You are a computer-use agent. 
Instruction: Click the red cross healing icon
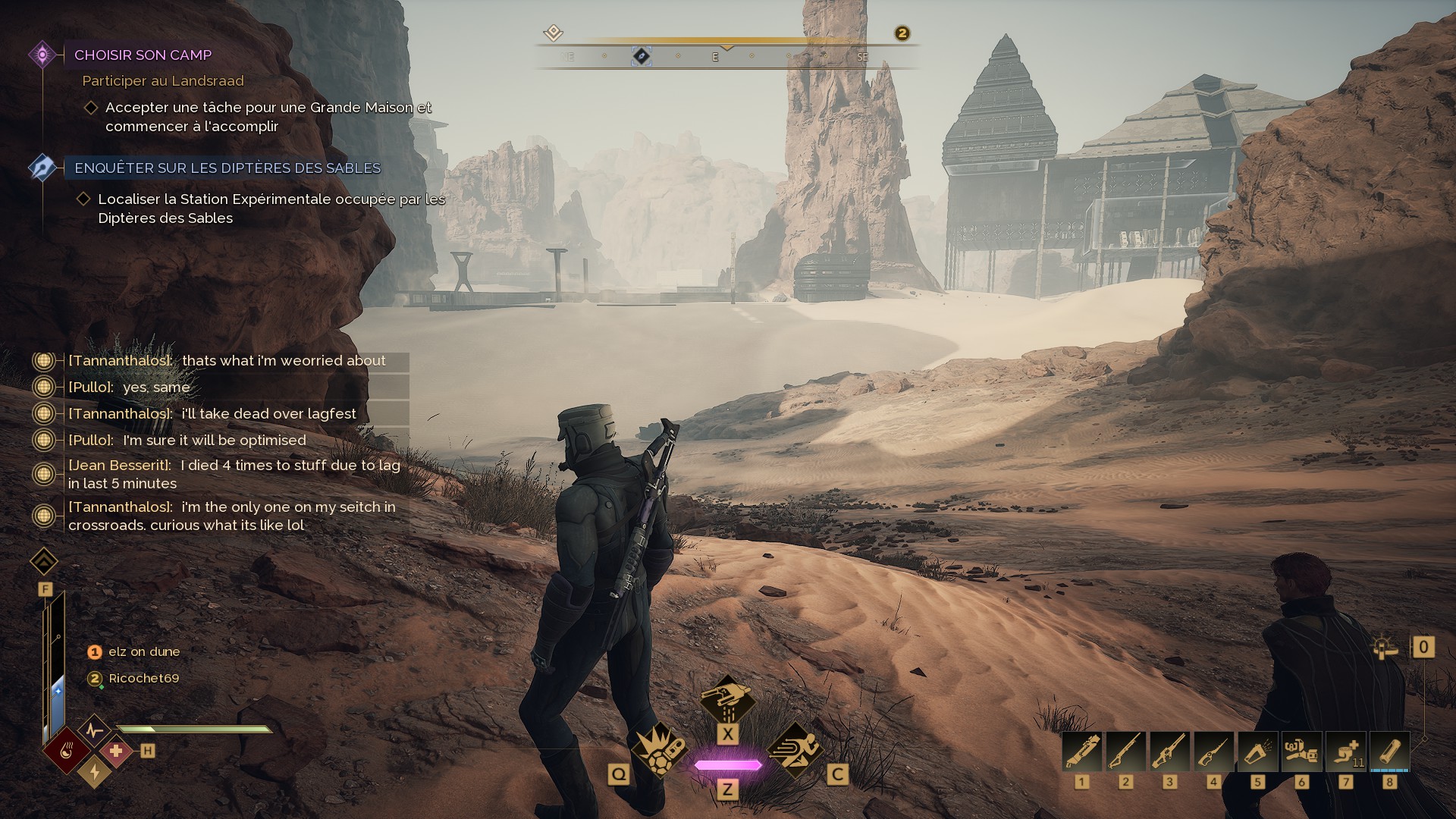(x=116, y=751)
